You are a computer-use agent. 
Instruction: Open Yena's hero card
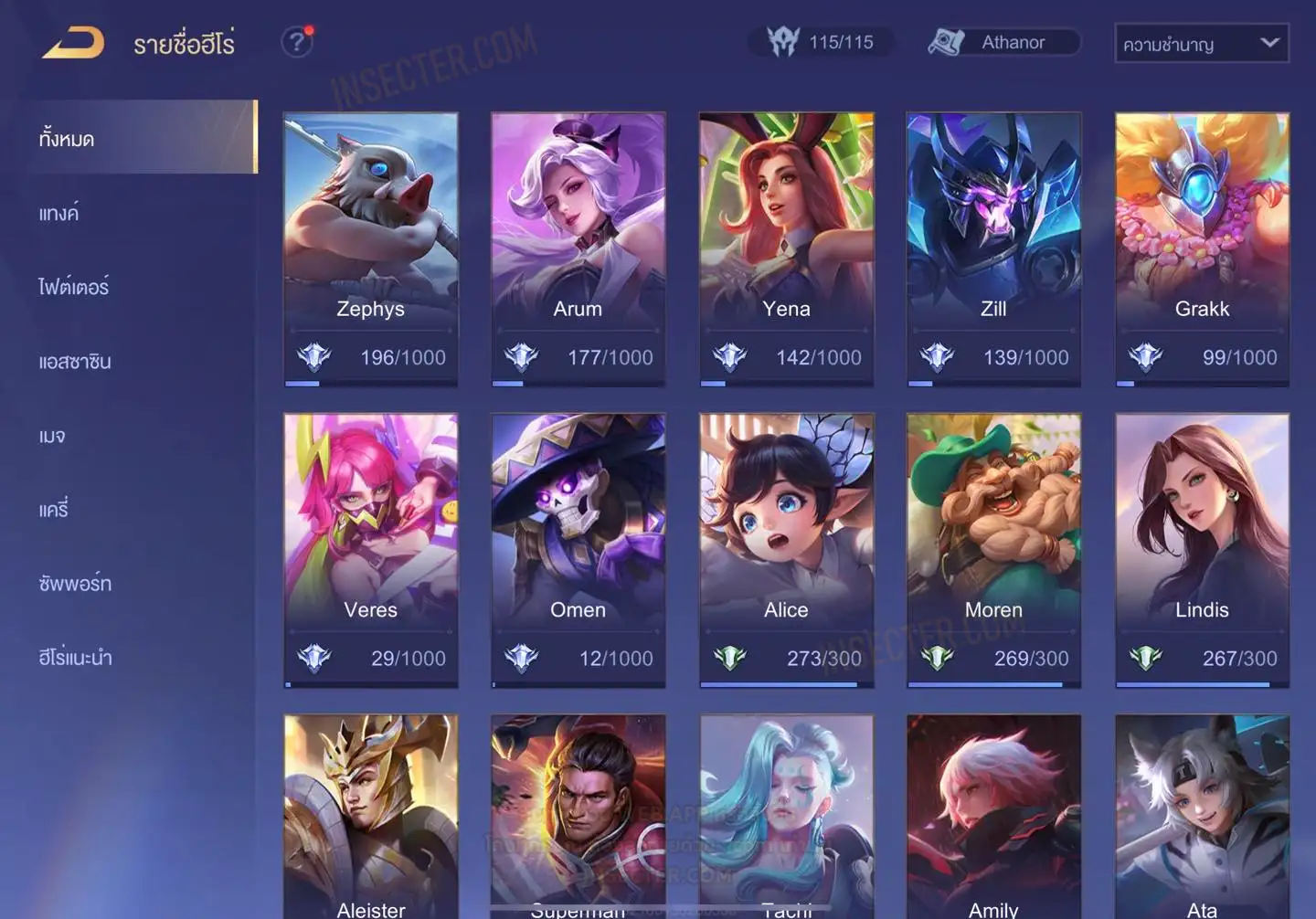click(x=786, y=248)
